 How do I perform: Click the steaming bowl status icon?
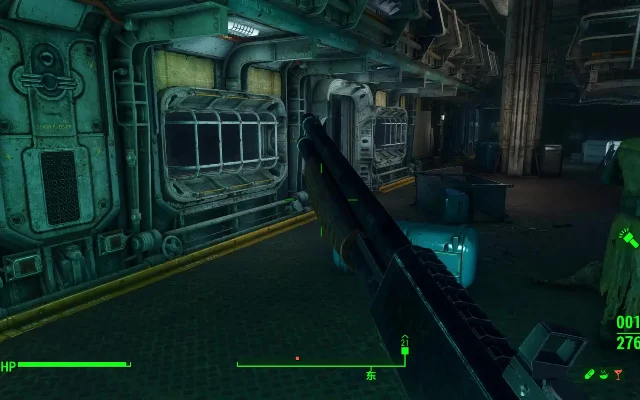pos(605,375)
